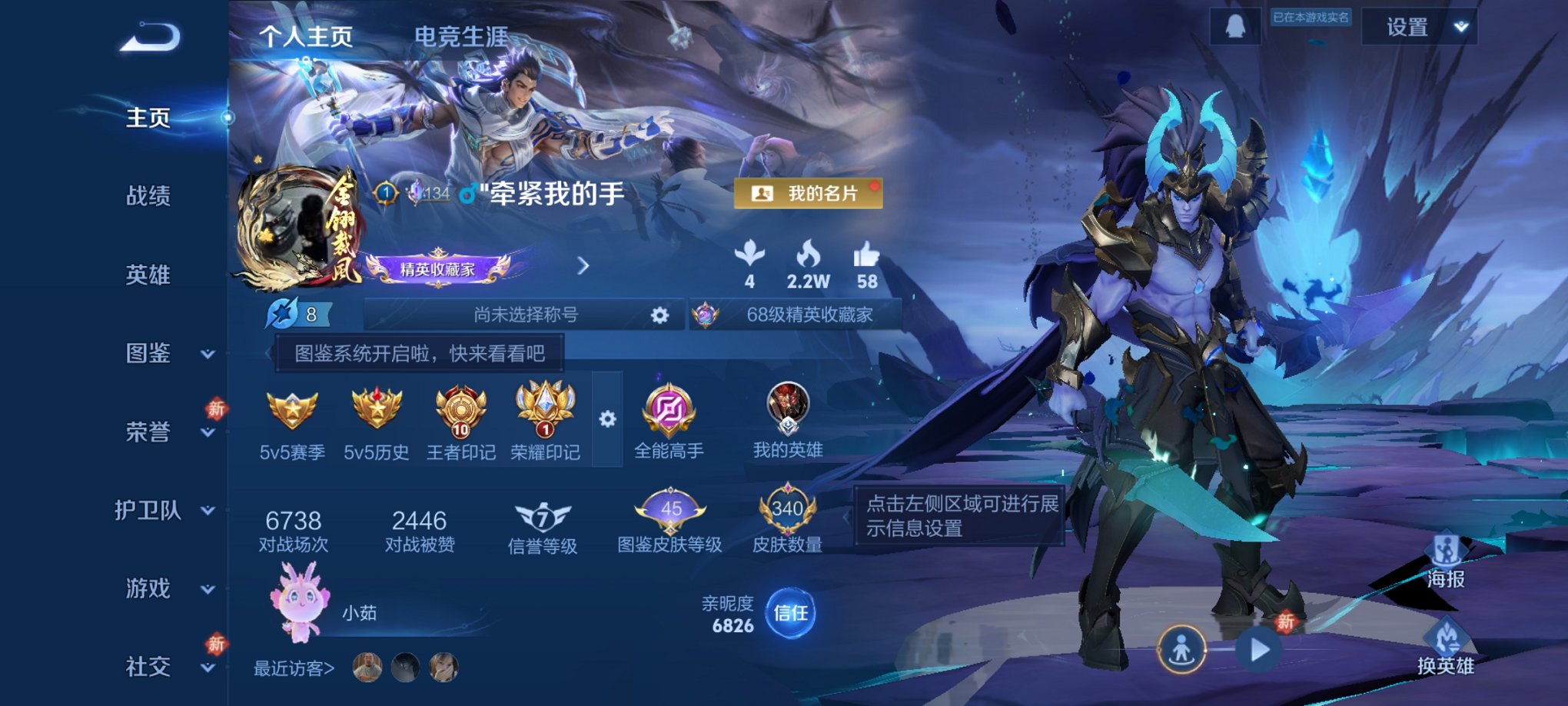Open the 最近访客 visitor list
Screen dimensions: 1568x706
point(294,670)
